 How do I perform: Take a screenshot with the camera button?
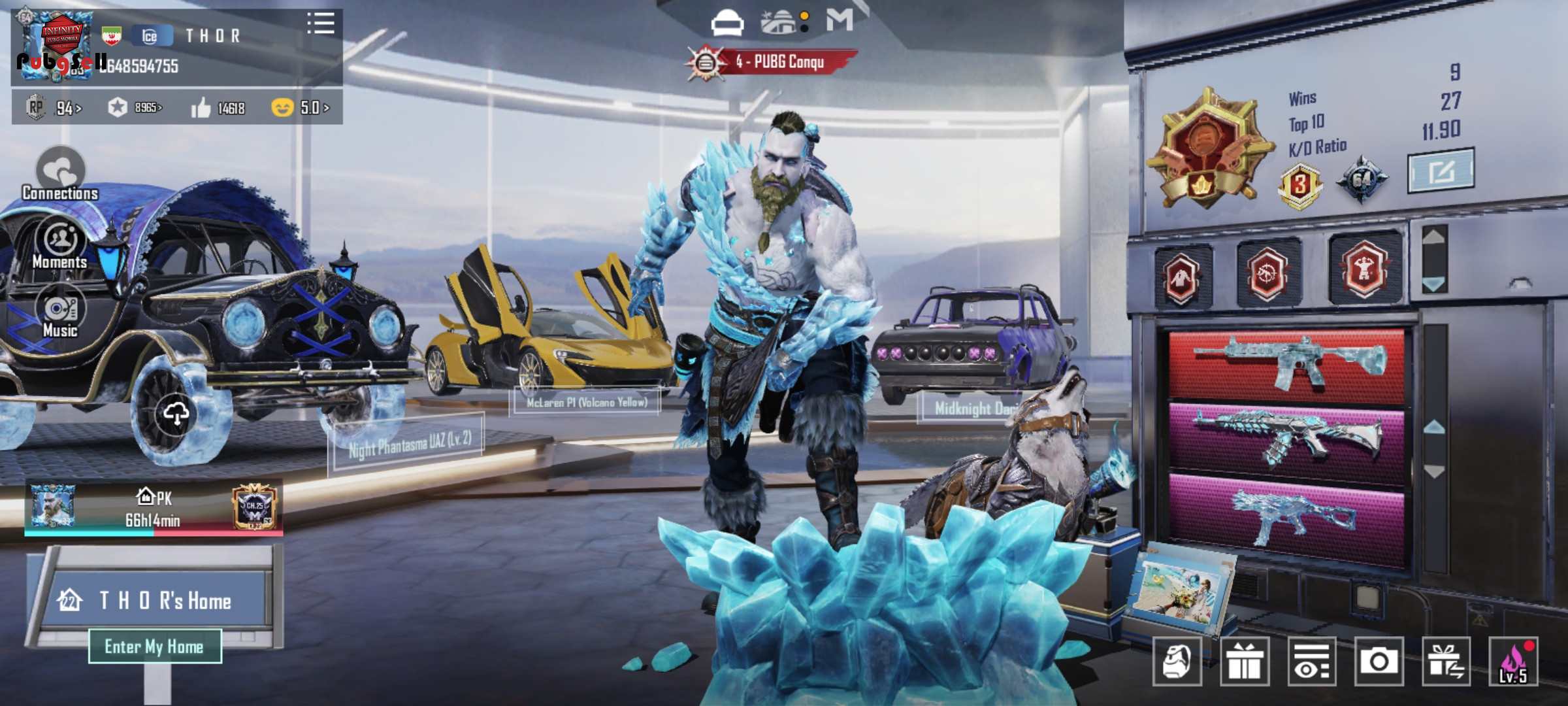coord(1379,661)
